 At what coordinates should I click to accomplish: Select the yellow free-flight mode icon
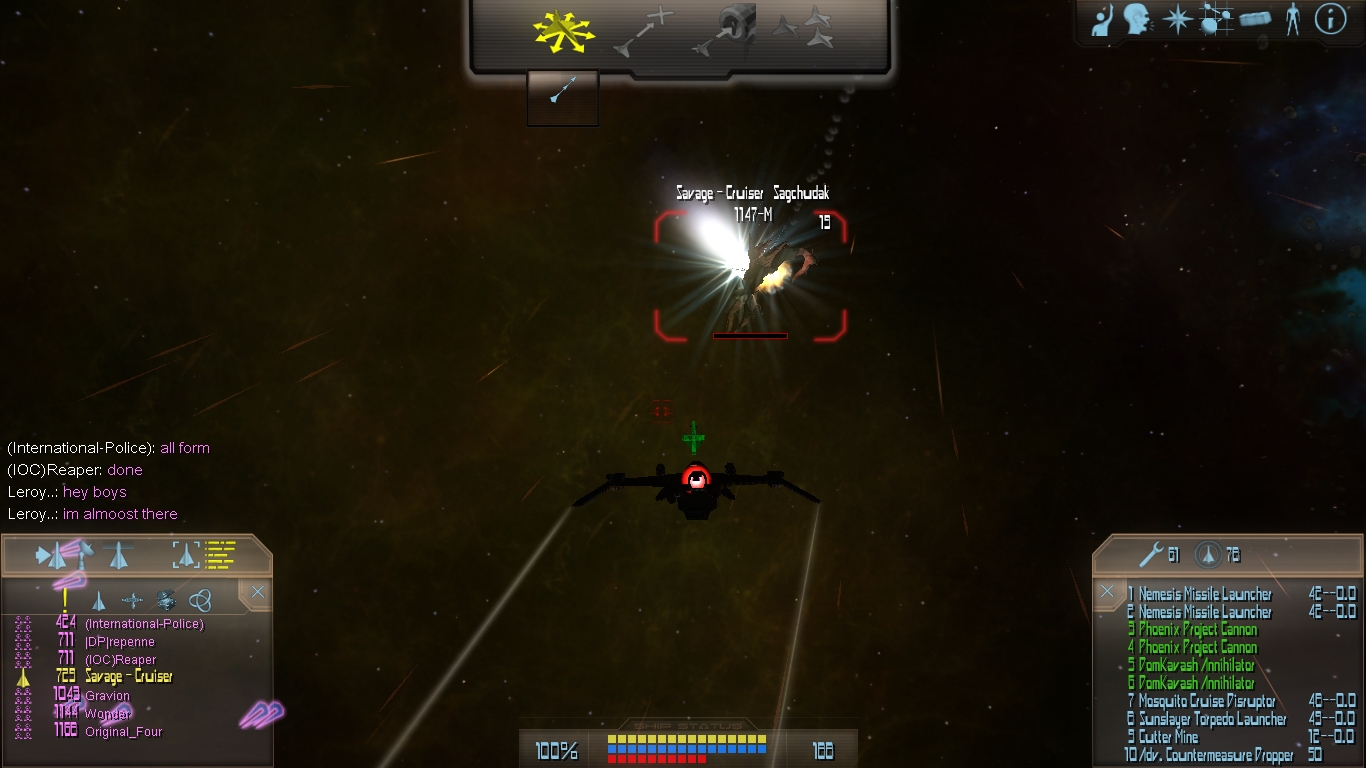coord(563,33)
